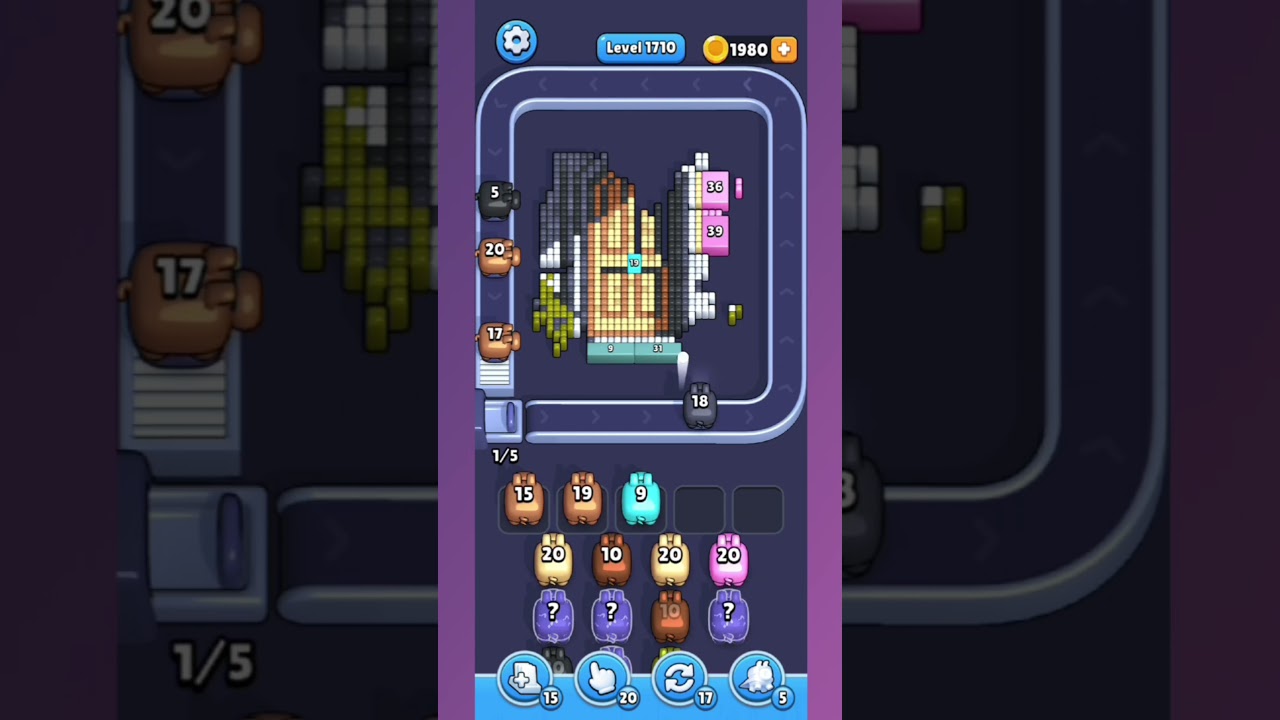Select the add-slot power-up with 15 uses
The width and height of the screenshot is (1280, 720).
(x=527, y=679)
